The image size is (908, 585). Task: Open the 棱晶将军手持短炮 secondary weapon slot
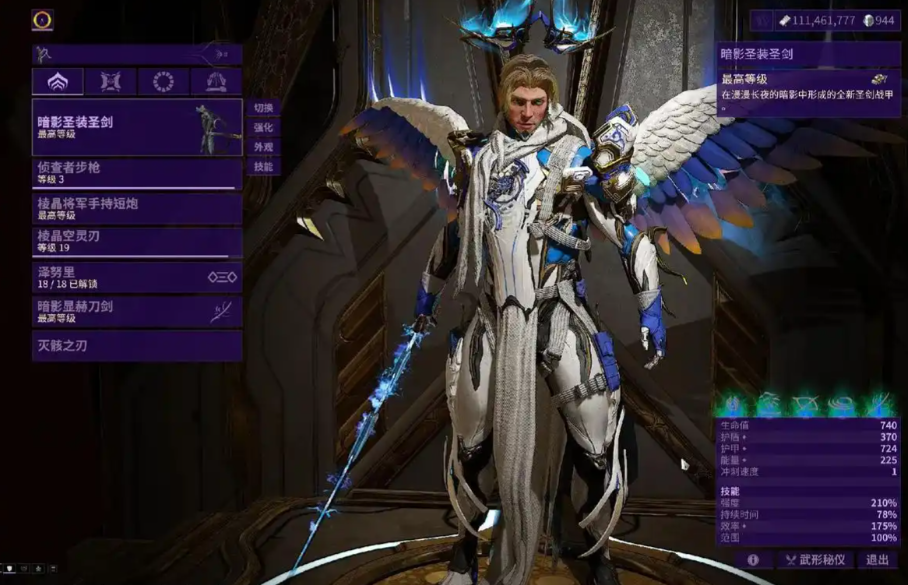137,208
